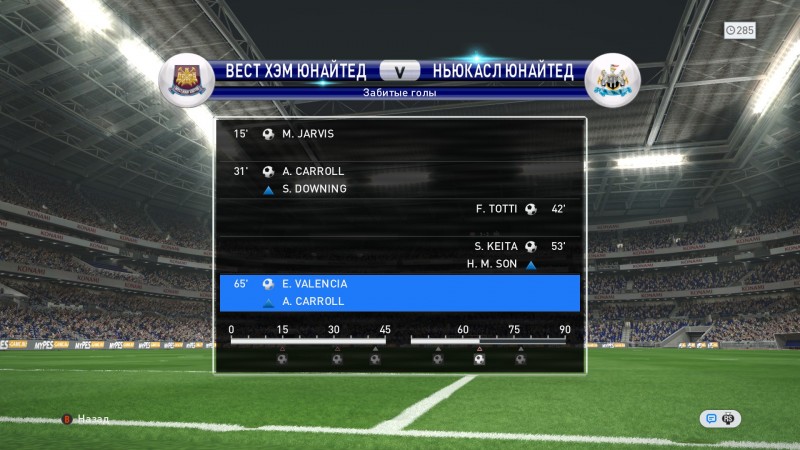Select the timeline goal marker at minute 31
Screen dimensions: 800x450
[336, 358]
